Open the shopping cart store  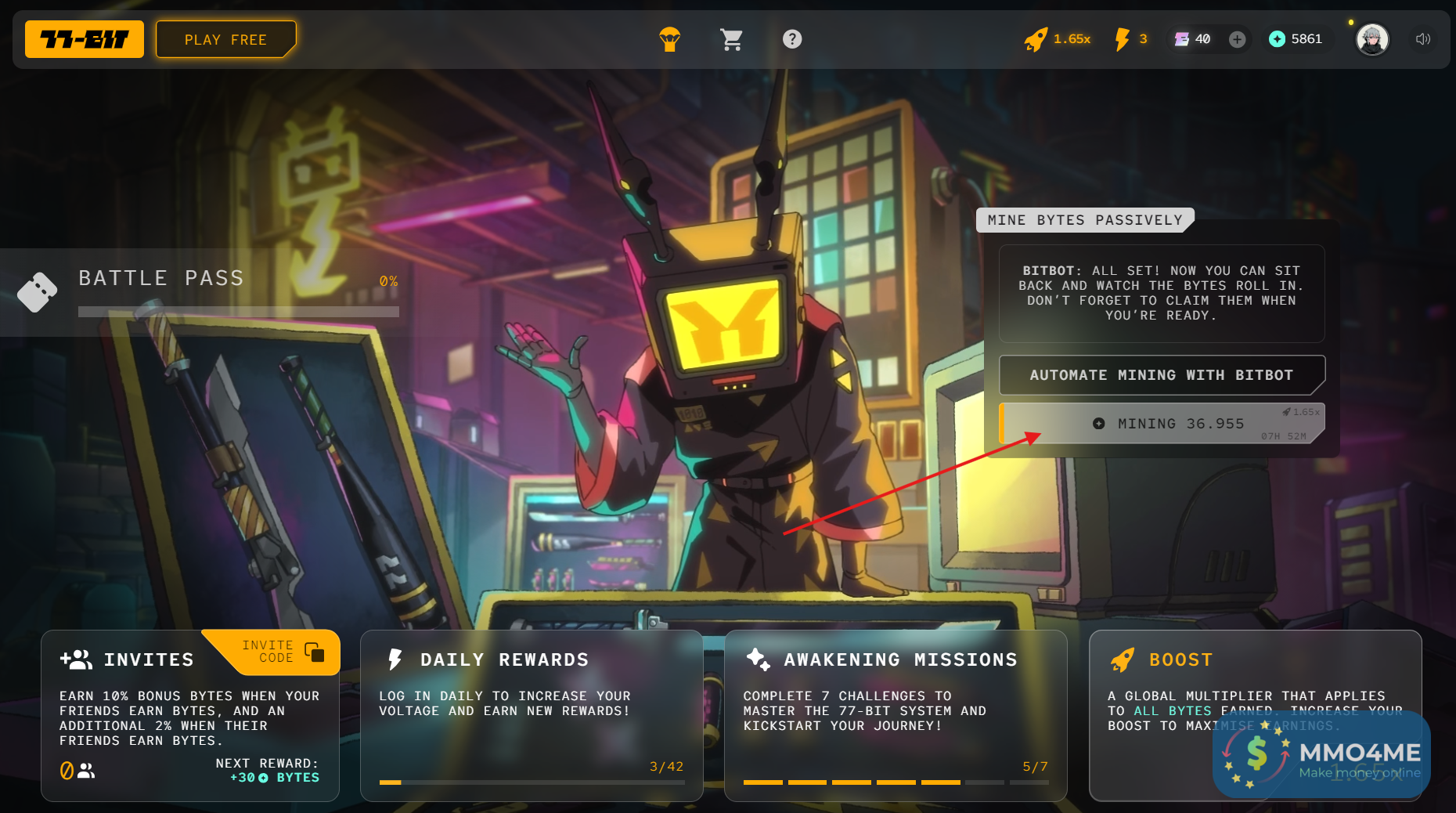(x=731, y=39)
